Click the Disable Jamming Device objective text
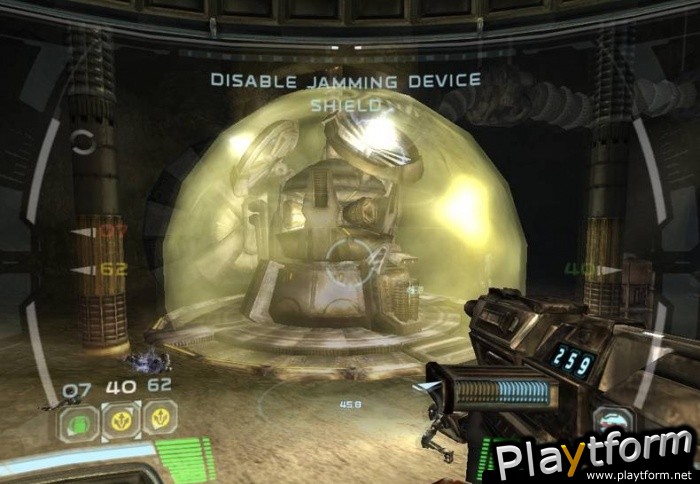 345,80
